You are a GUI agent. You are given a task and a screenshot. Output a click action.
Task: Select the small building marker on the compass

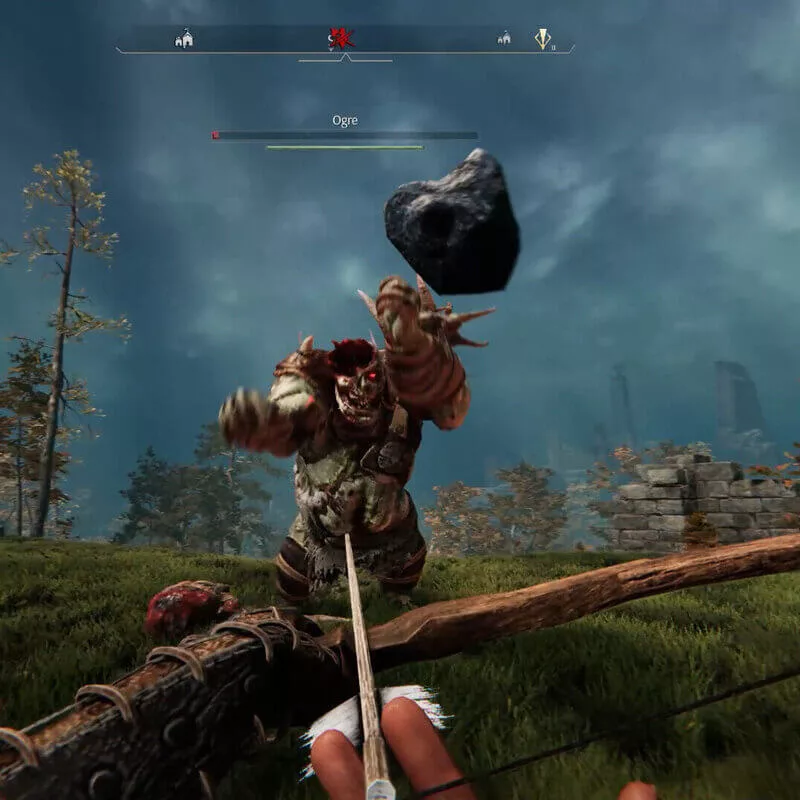tap(504, 39)
